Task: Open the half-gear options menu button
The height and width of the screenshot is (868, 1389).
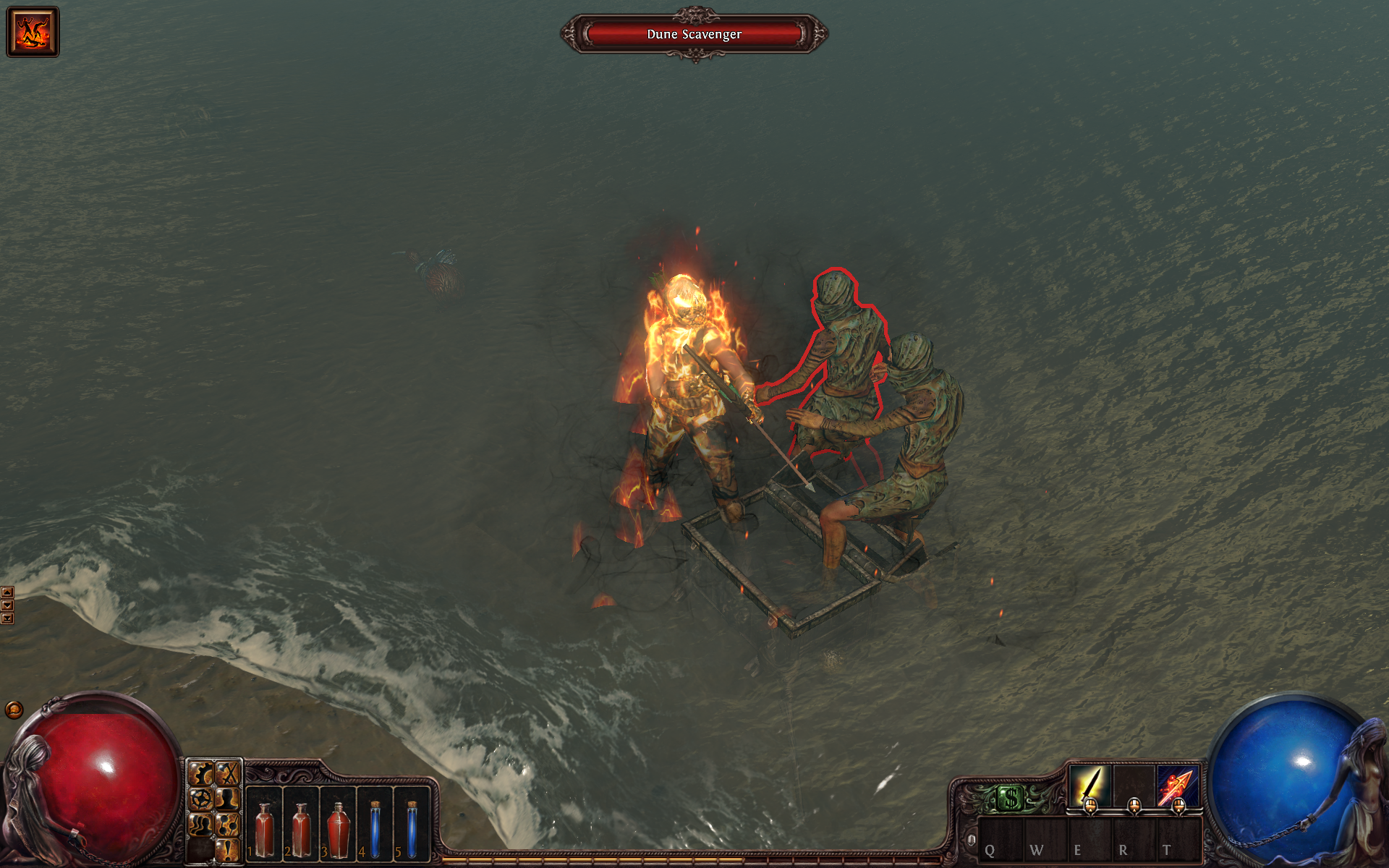Action: pyautogui.click(x=201, y=775)
